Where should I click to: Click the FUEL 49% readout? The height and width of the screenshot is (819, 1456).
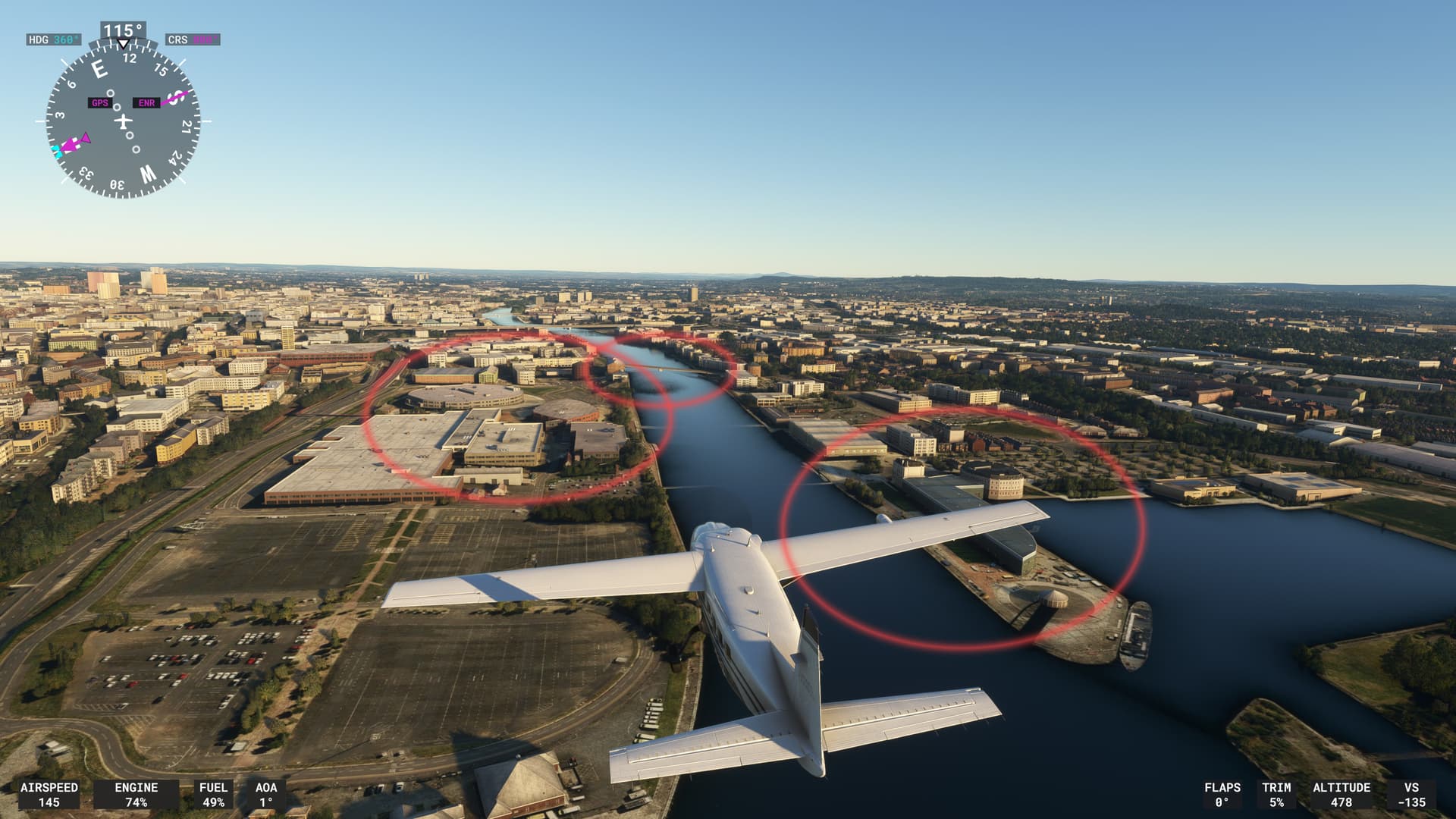[213, 793]
